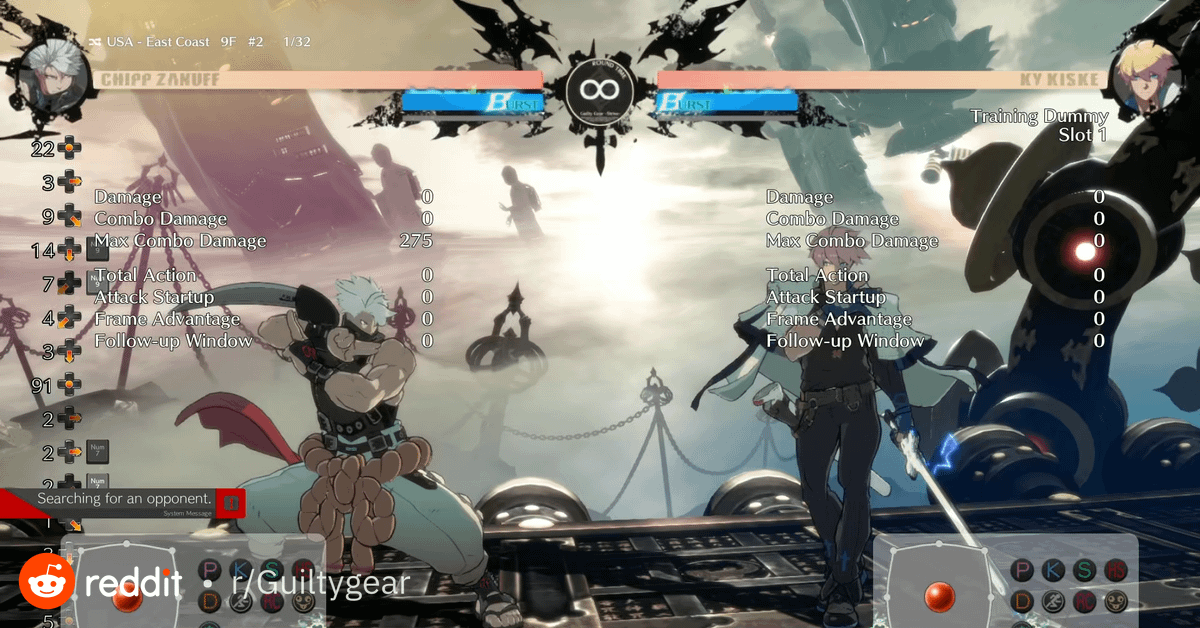The height and width of the screenshot is (628, 1200).
Task: Visit the r/Guiltygear subreddit link
Action: [x=320, y=583]
